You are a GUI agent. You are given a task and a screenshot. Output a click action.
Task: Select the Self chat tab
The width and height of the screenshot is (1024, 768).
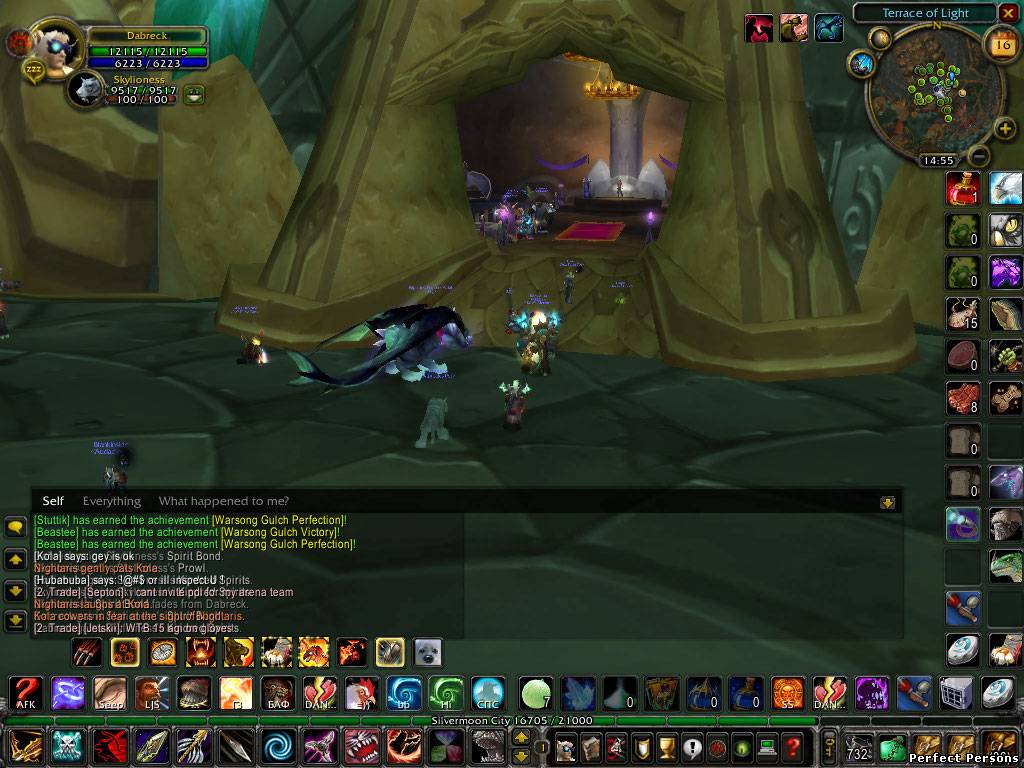53,501
